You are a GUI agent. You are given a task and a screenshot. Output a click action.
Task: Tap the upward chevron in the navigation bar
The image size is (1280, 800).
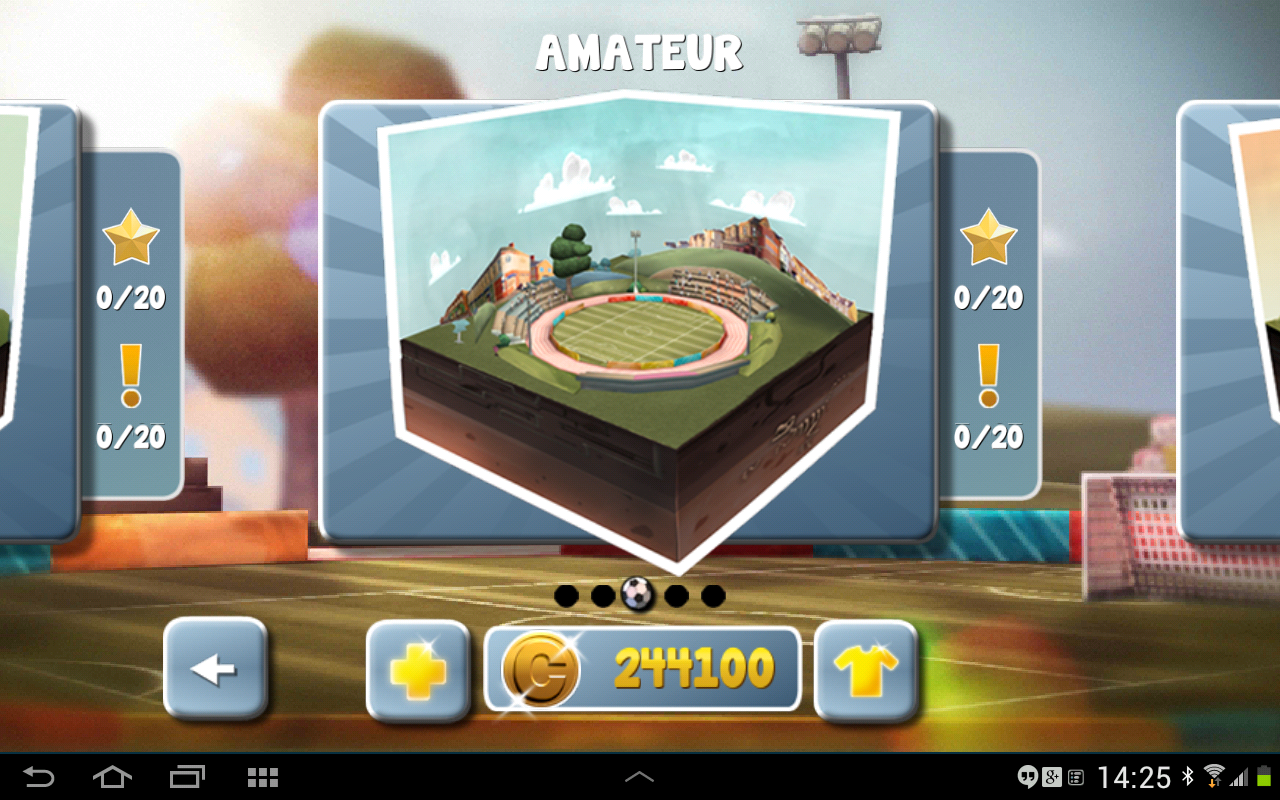tap(639, 775)
